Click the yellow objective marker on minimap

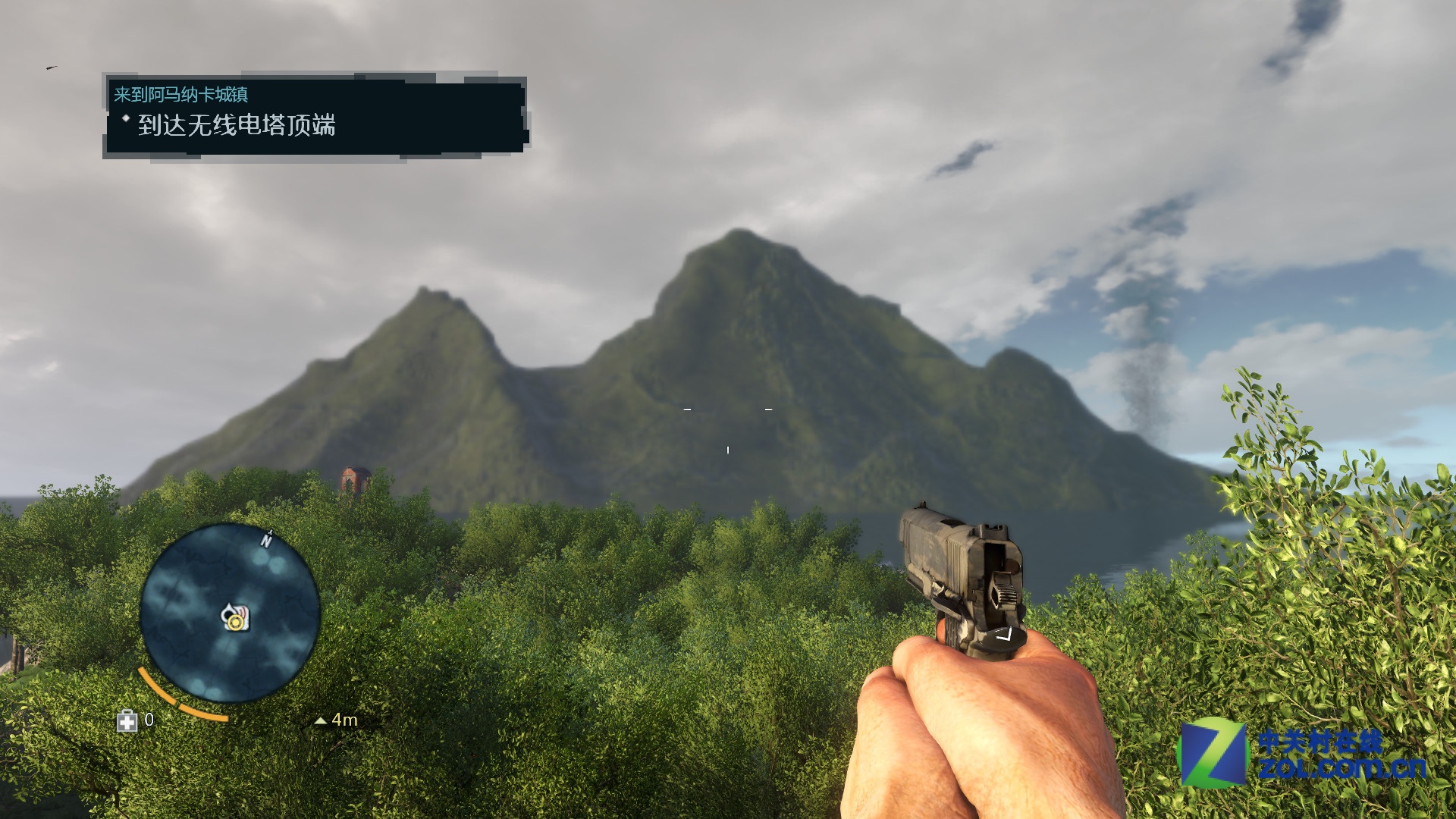point(236,622)
